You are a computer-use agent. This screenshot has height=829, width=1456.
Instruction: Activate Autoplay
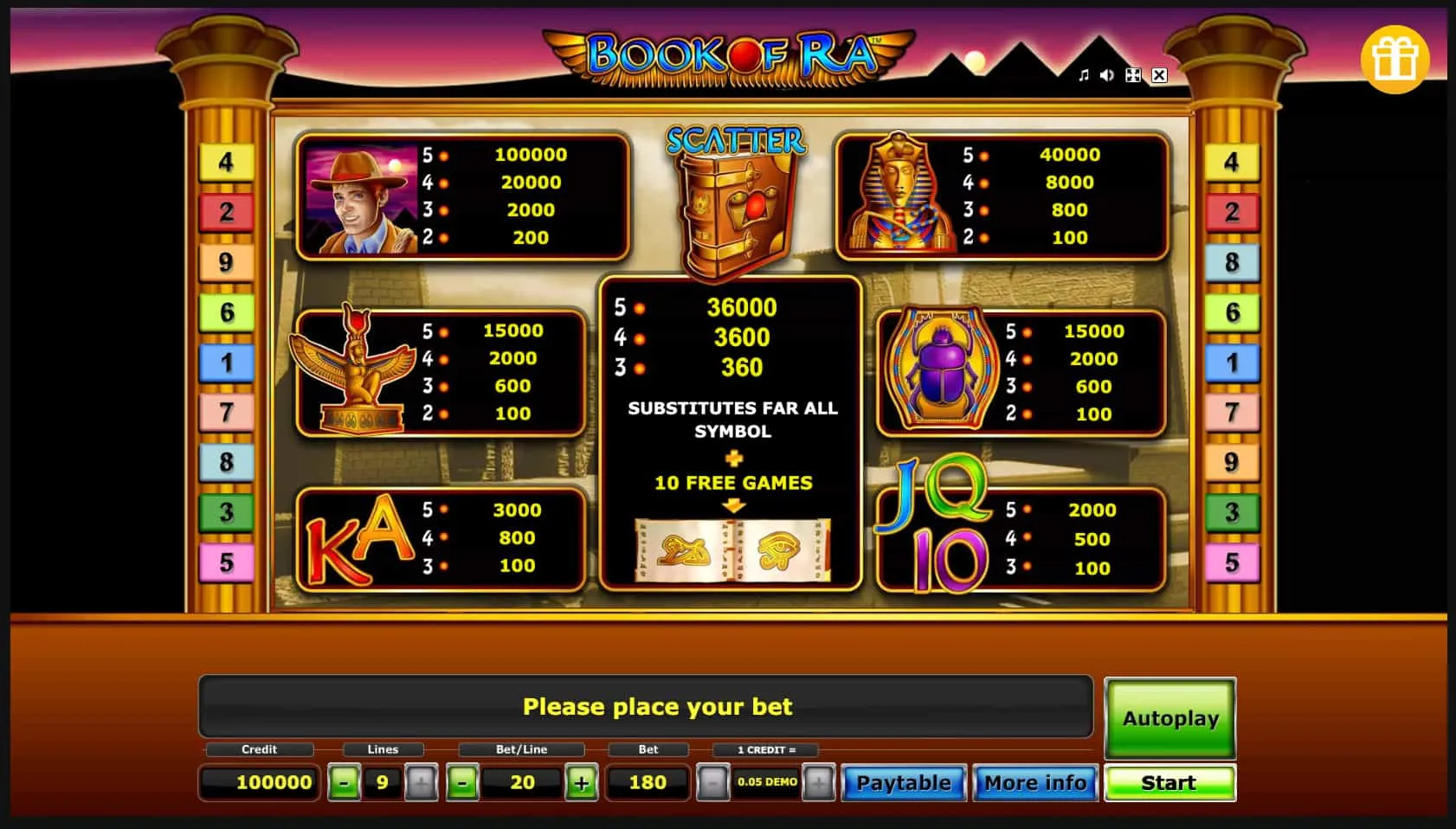[x=1170, y=718]
